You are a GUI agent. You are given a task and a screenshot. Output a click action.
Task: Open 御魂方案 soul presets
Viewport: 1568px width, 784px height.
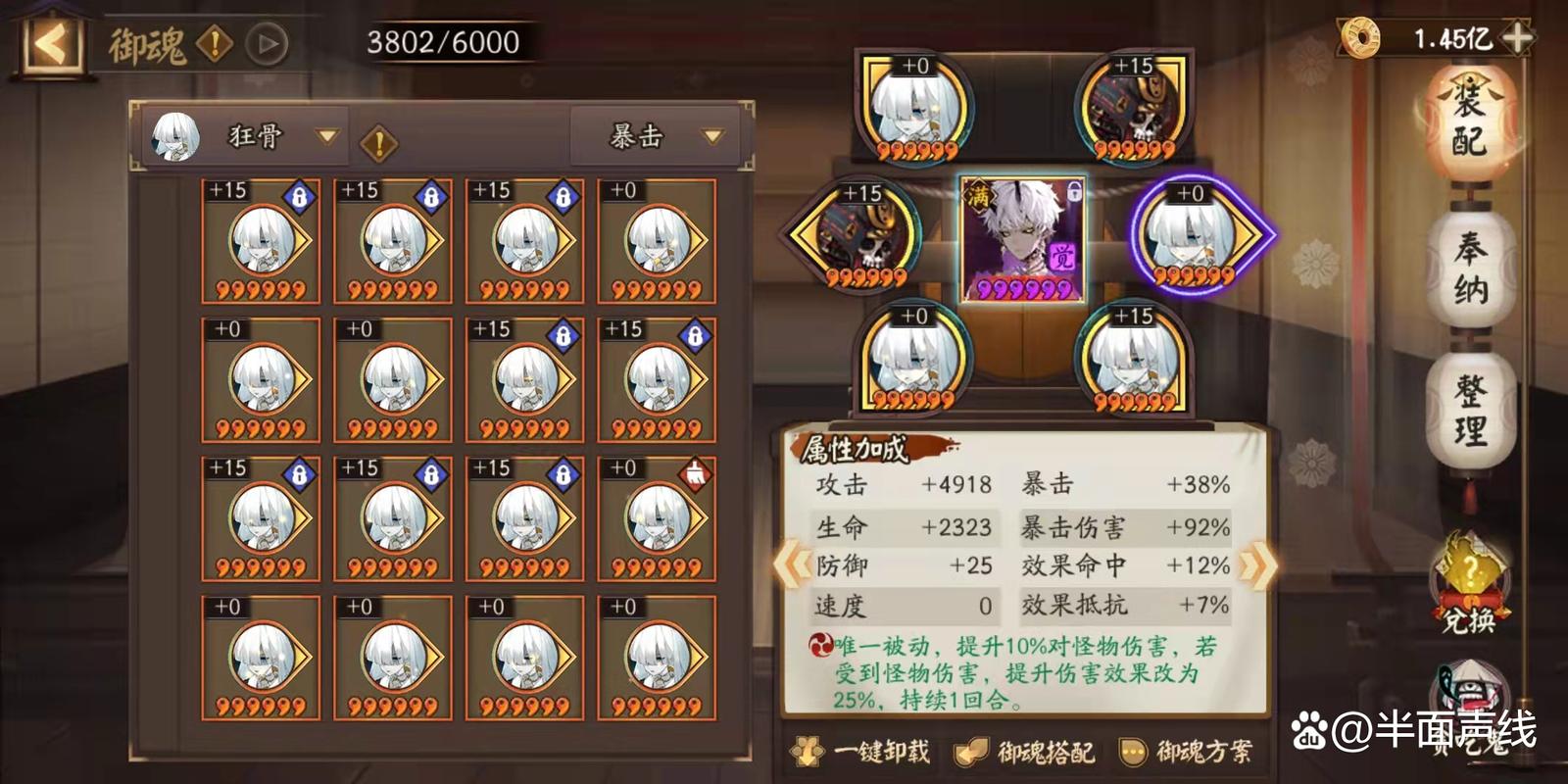(1188, 752)
